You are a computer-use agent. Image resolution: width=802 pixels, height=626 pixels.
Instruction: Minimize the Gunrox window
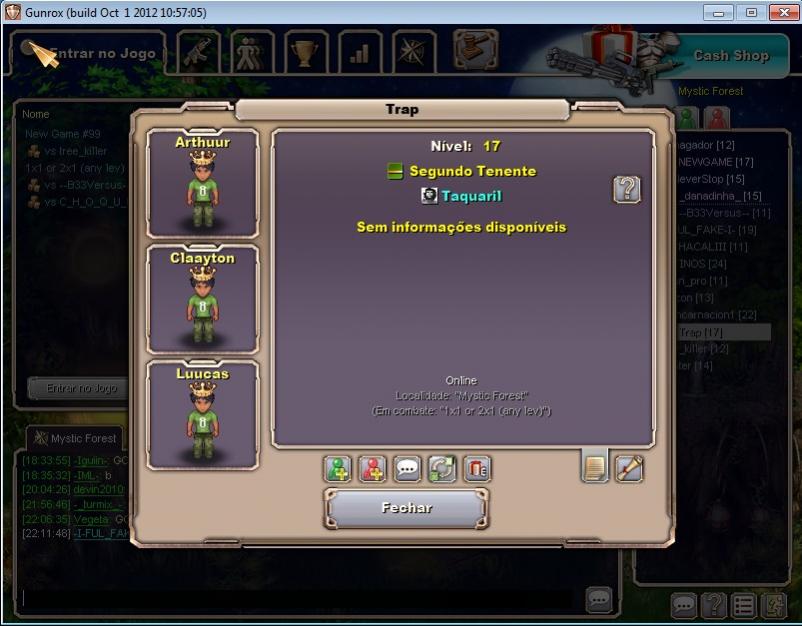pos(718,13)
